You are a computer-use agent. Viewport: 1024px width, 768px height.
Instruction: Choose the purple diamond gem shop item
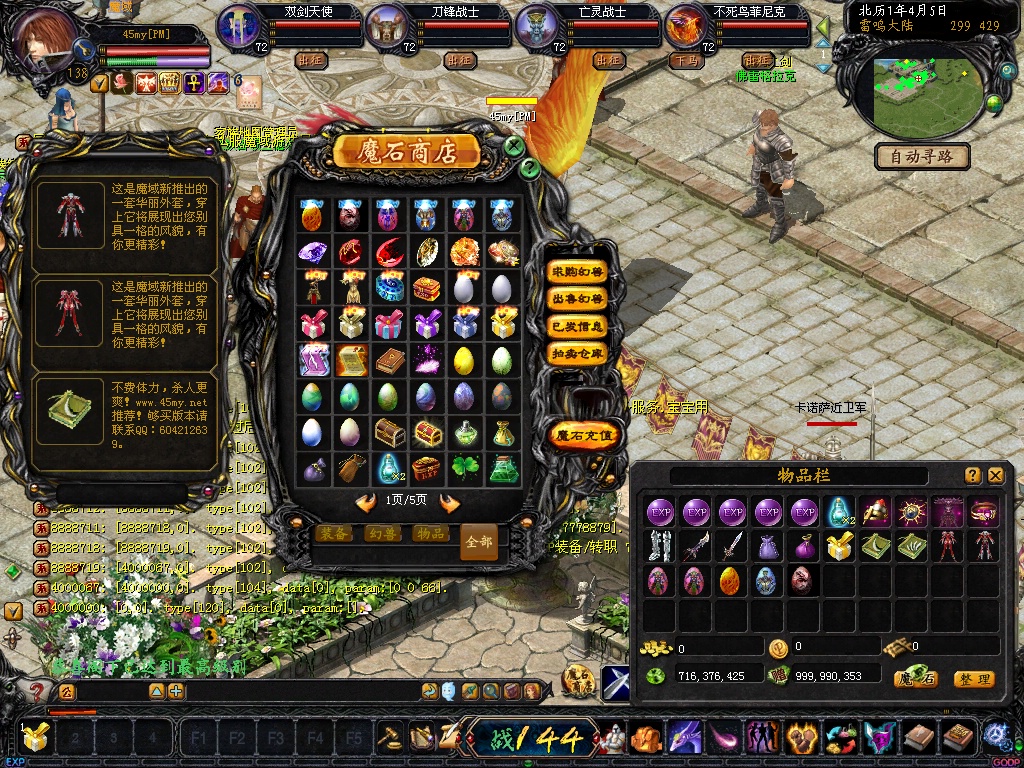(312, 251)
